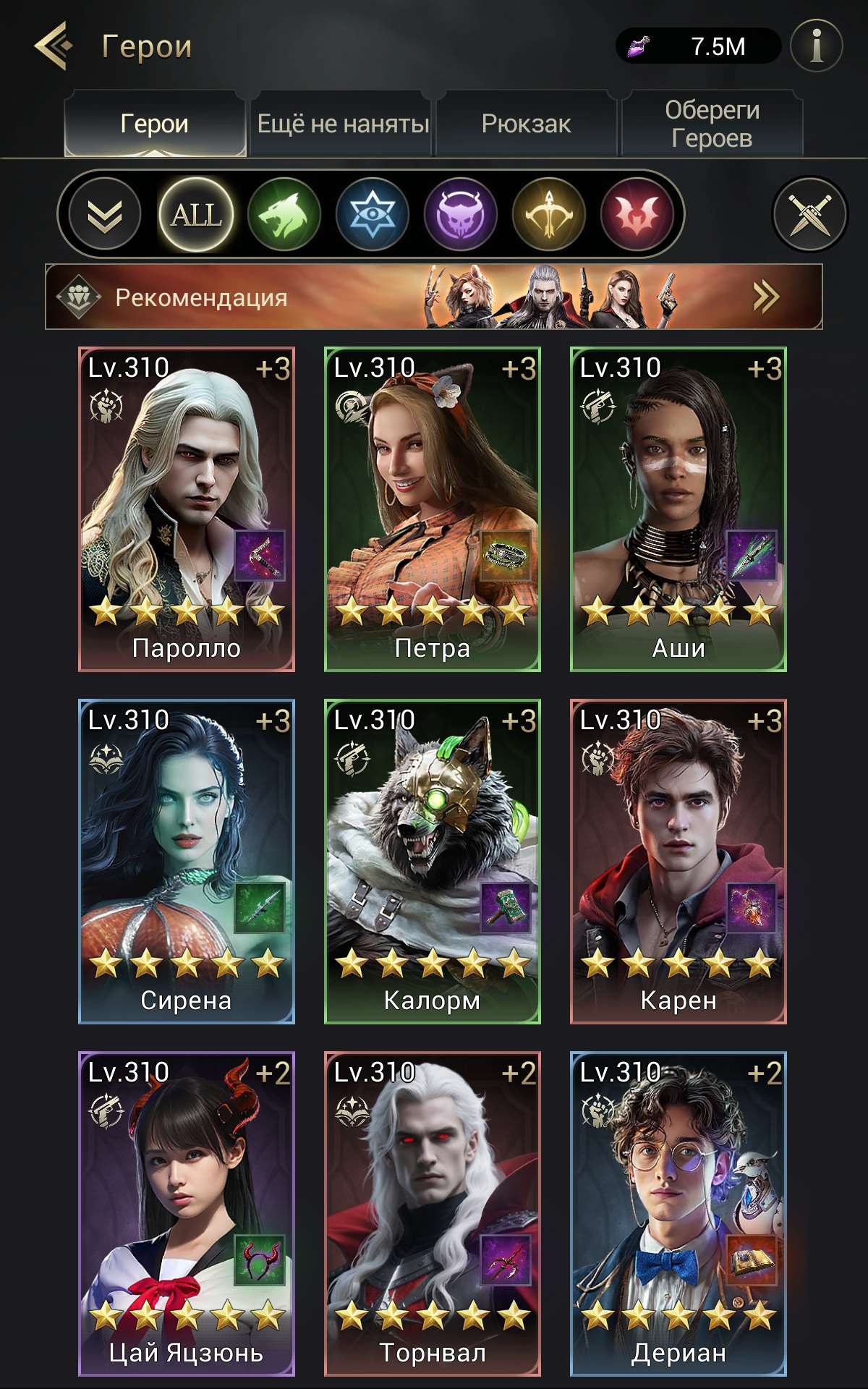Open the Рюкзак tab
Screen dimensions: 868x1389
pyautogui.click(x=526, y=124)
